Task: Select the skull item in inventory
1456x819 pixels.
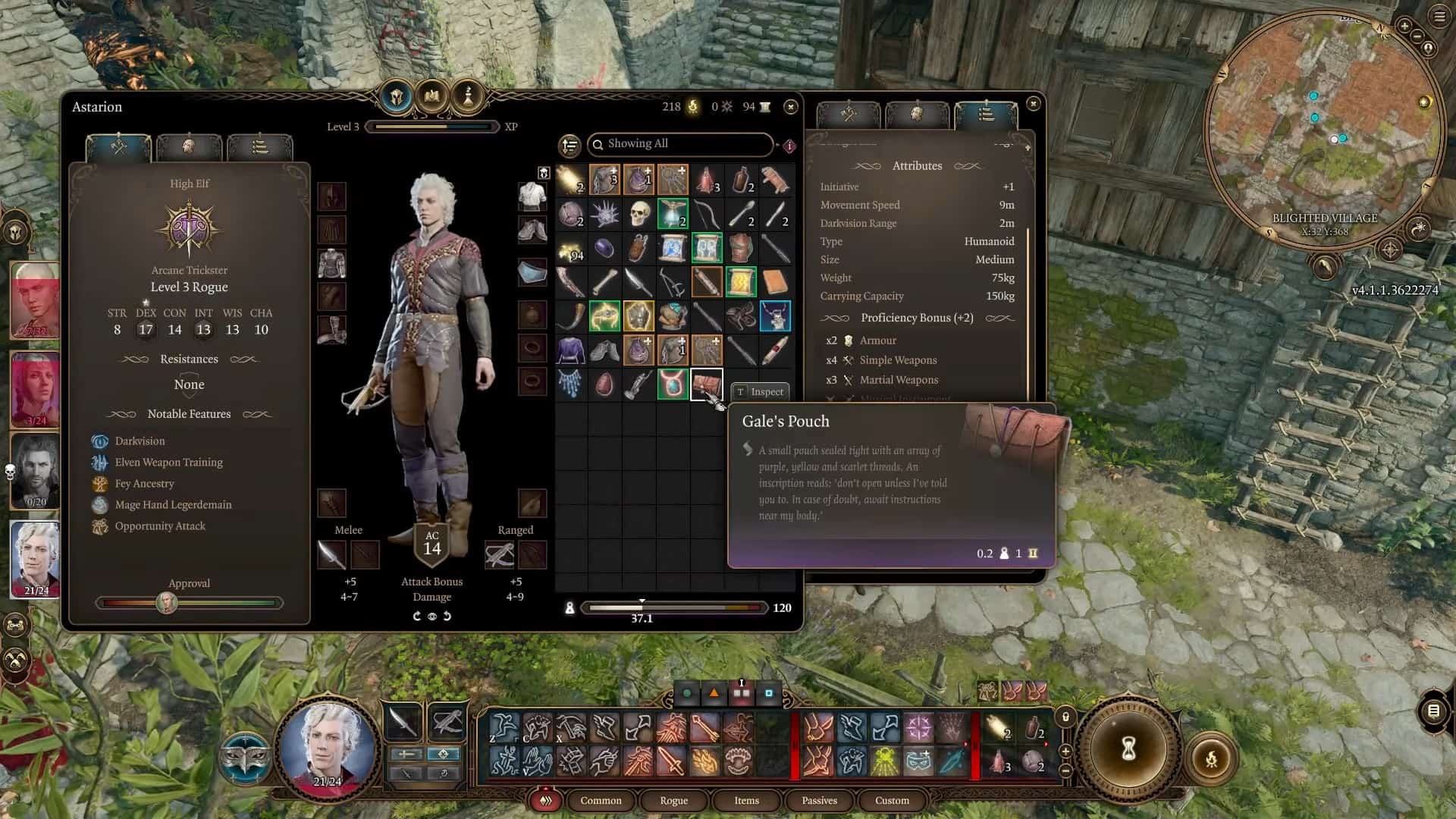Action: (x=639, y=214)
